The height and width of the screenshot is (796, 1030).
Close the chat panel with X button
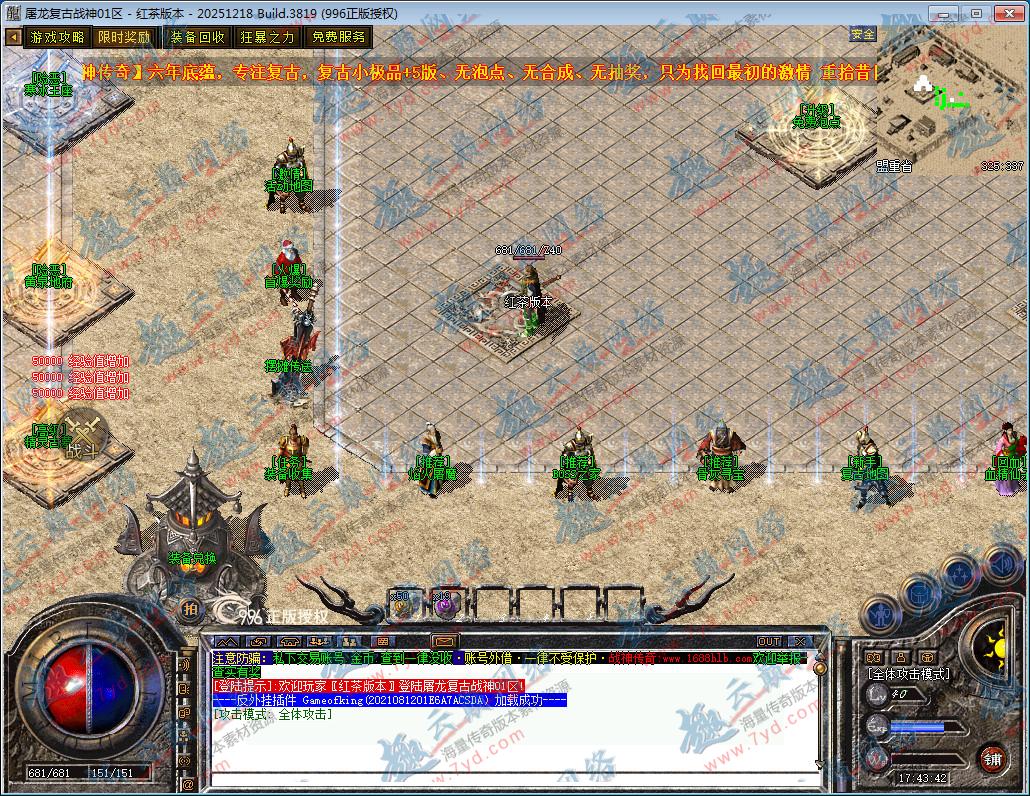click(x=799, y=641)
